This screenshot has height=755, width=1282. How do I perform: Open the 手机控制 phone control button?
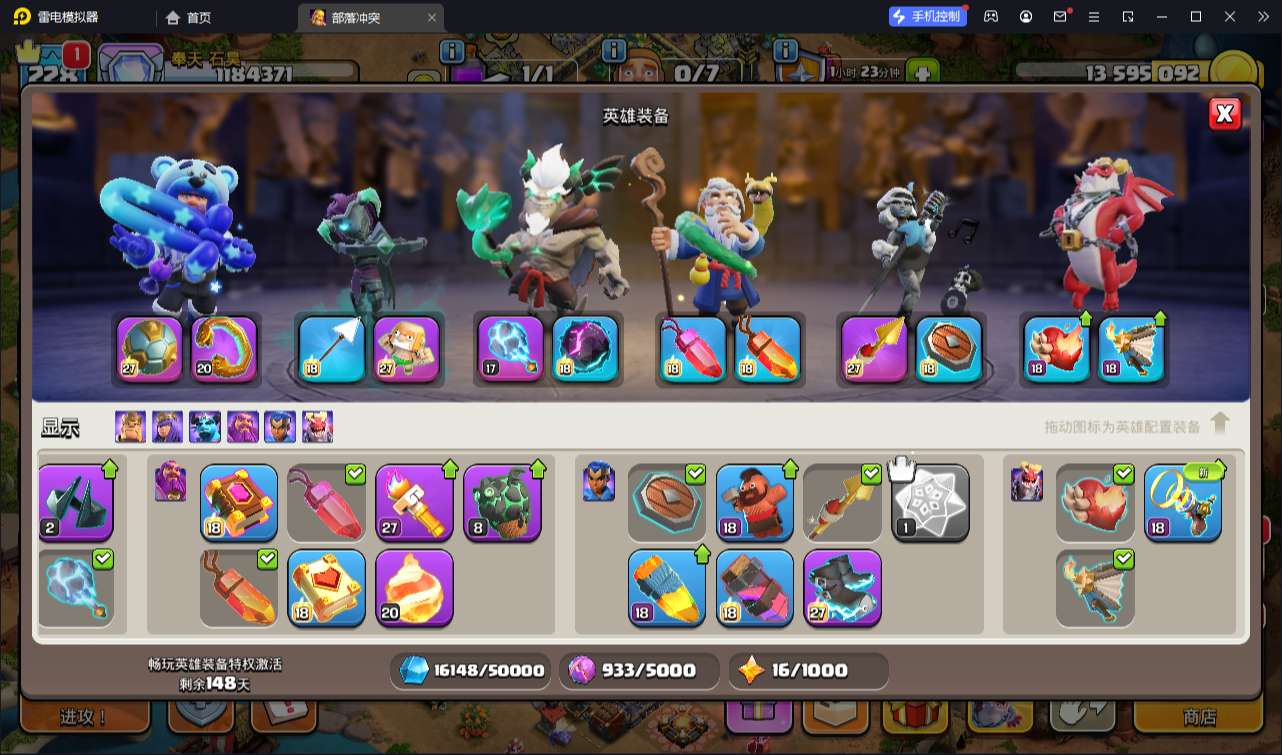coord(927,16)
